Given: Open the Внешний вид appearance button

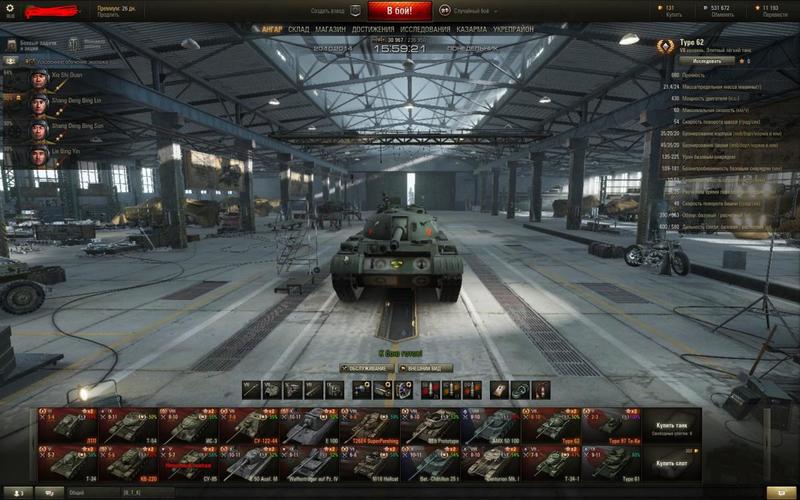Looking at the screenshot, I should tap(429, 368).
